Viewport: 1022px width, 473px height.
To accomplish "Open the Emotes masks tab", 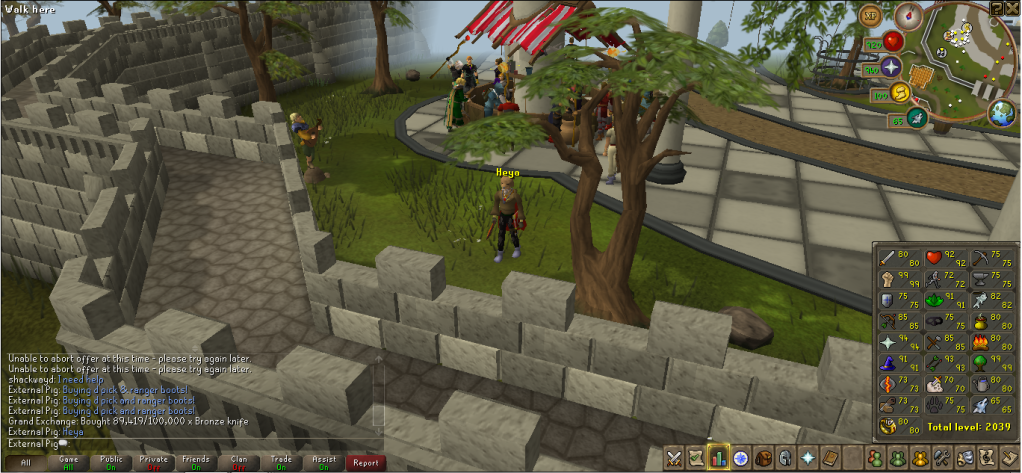I will coord(965,458).
